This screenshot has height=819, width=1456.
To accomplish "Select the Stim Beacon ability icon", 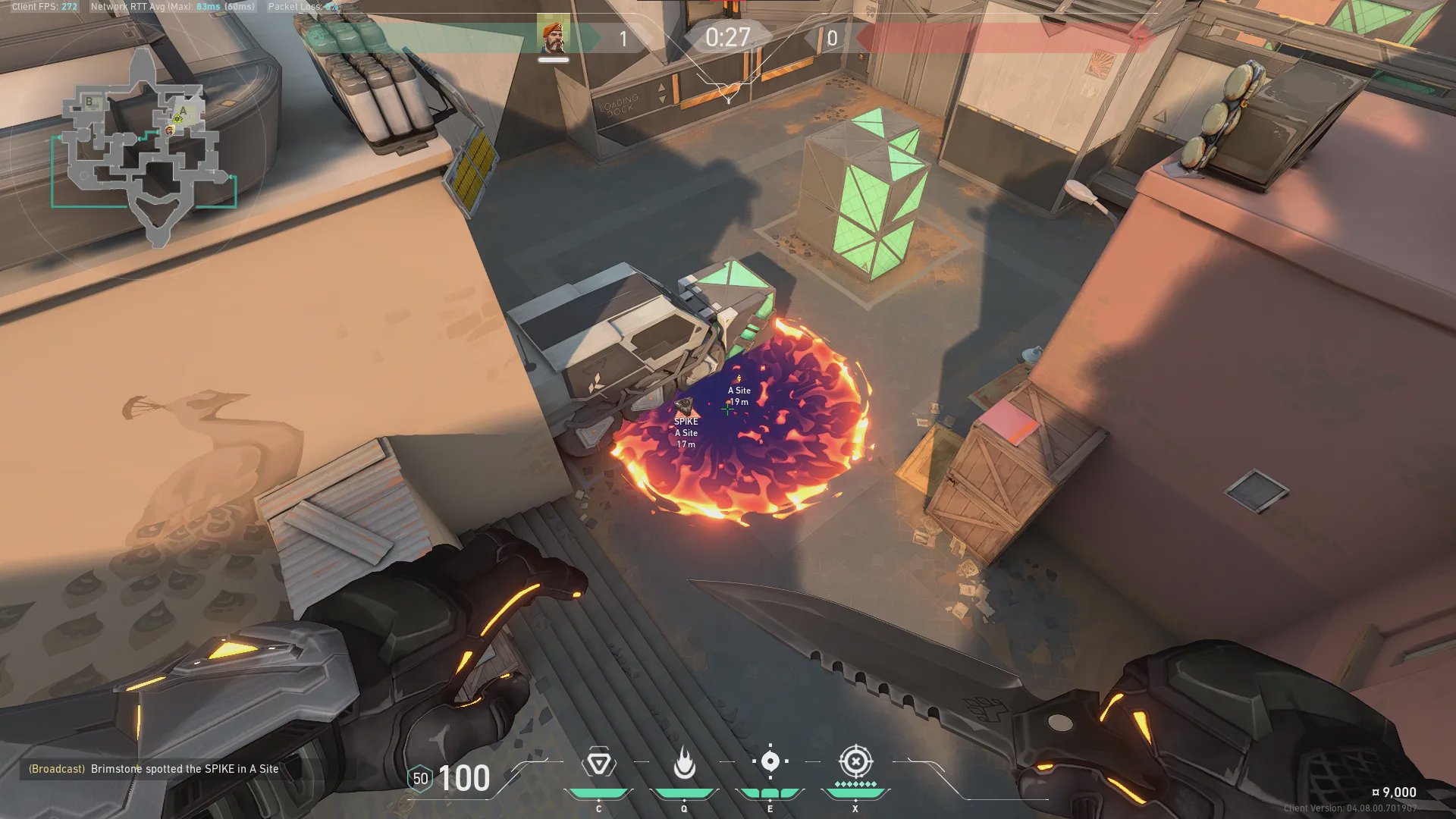I will click(598, 763).
